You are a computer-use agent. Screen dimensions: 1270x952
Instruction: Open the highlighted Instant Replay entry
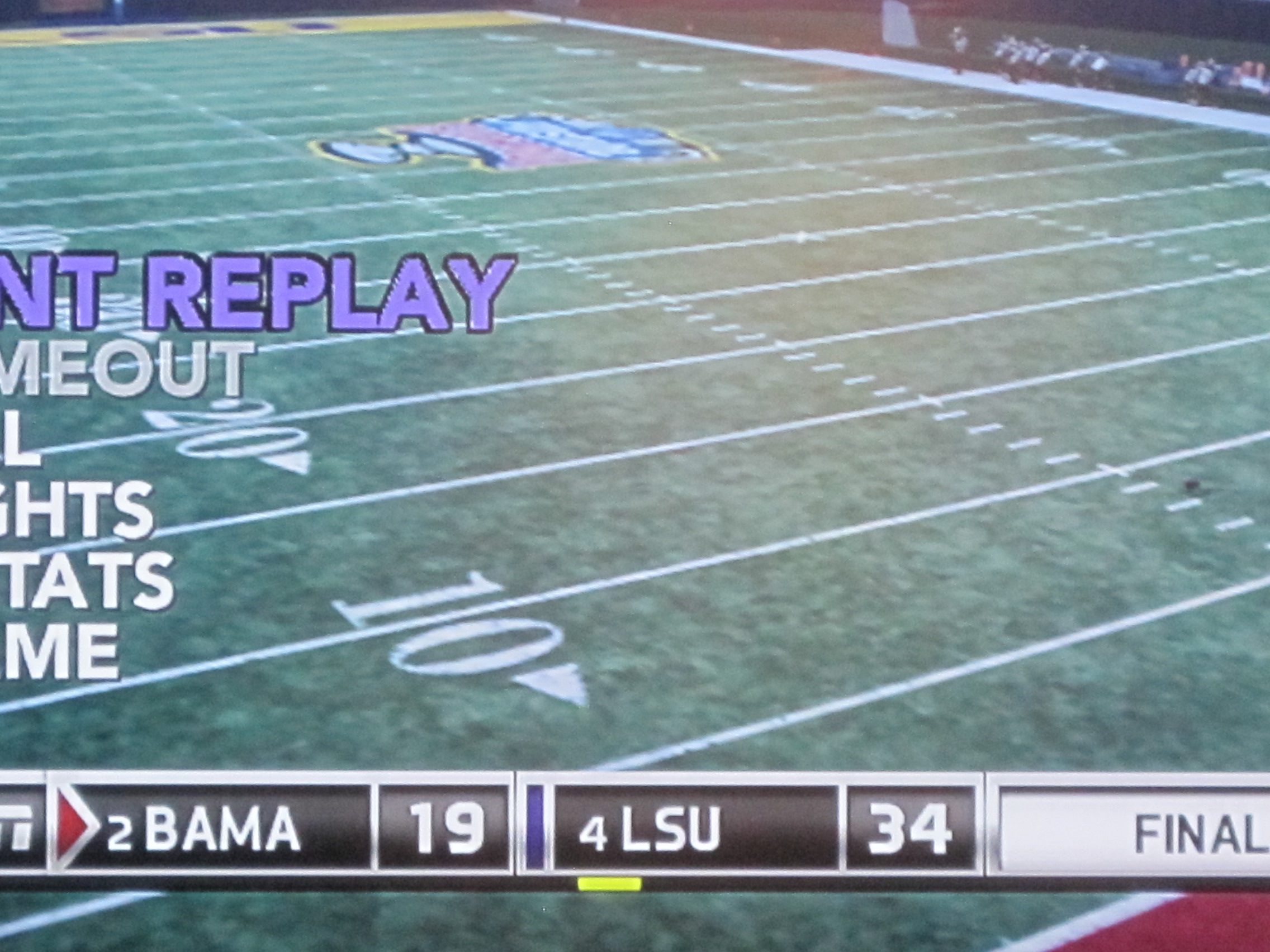[x=258, y=293]
